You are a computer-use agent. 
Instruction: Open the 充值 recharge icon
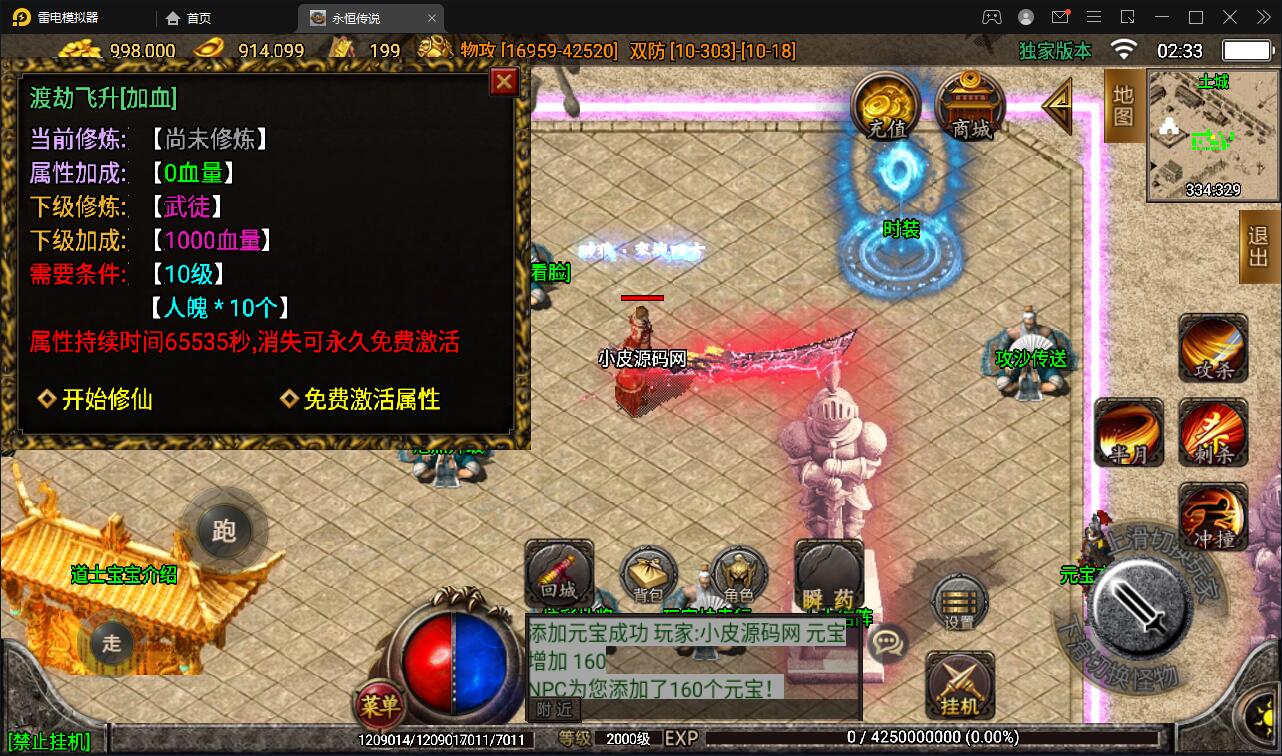(886, 105)
